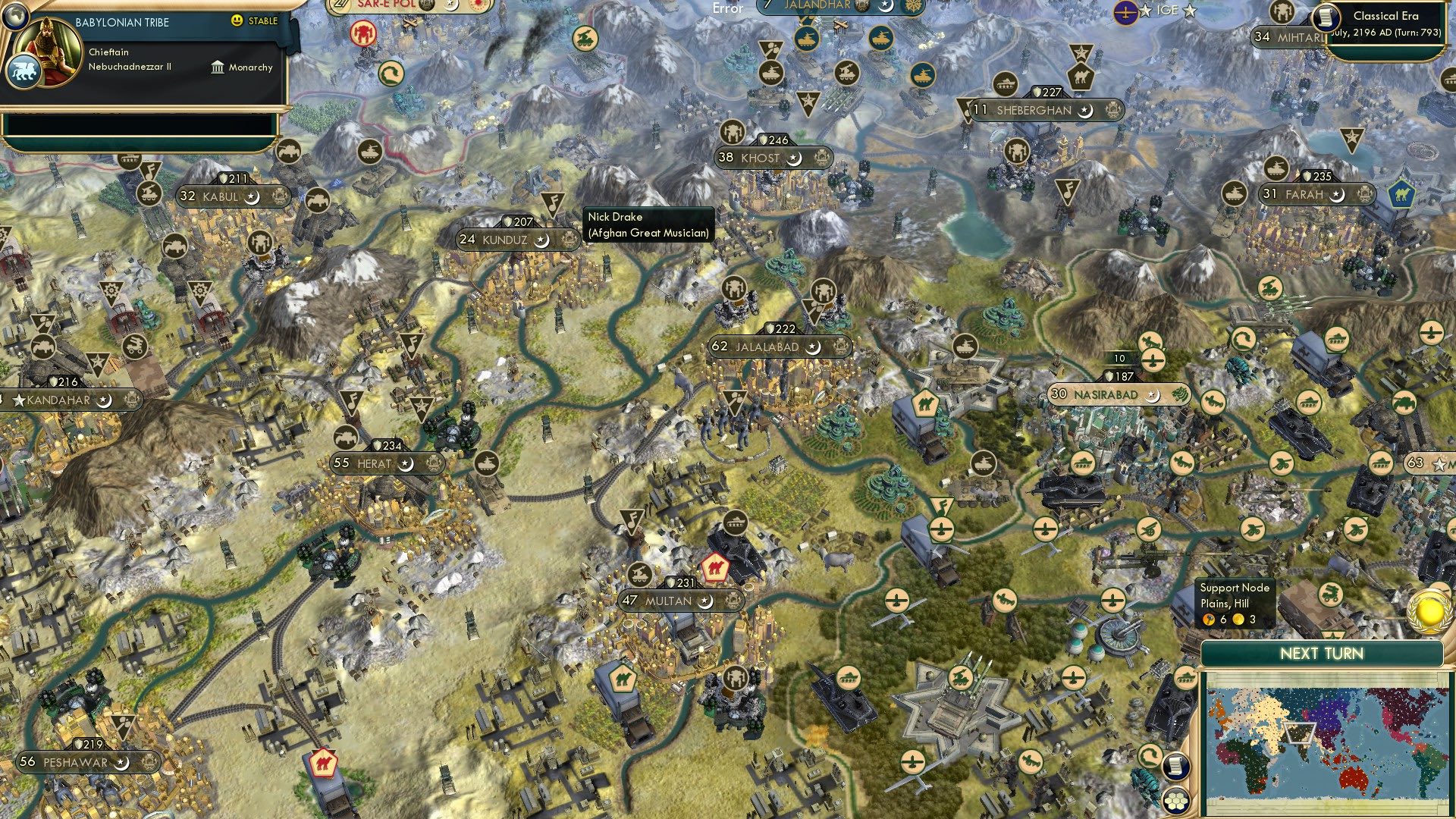Click the Monarchy government pillar icon

[x=218, y=67]
